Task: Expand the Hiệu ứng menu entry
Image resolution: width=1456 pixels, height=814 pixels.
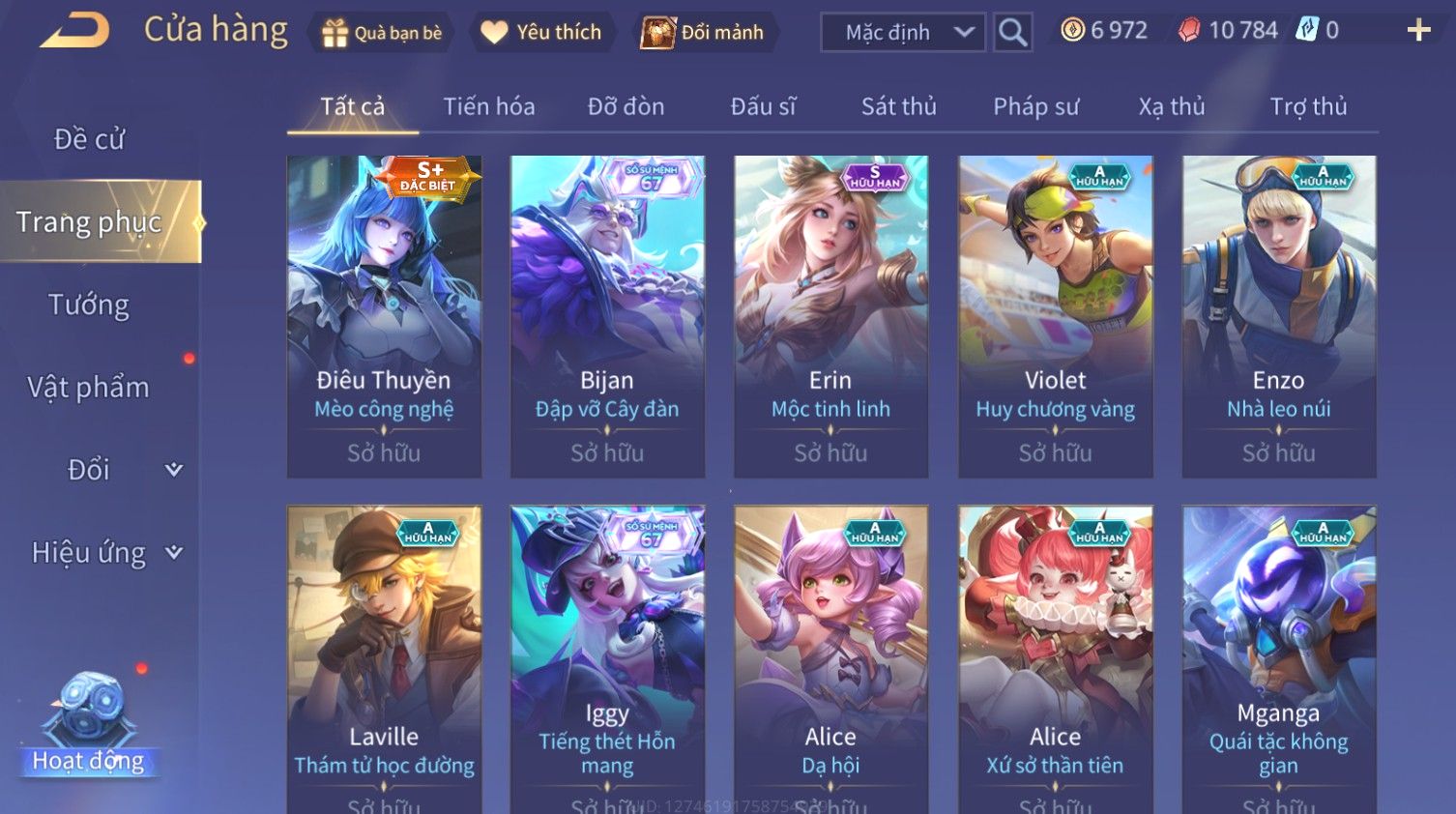Action: [104, 553]
